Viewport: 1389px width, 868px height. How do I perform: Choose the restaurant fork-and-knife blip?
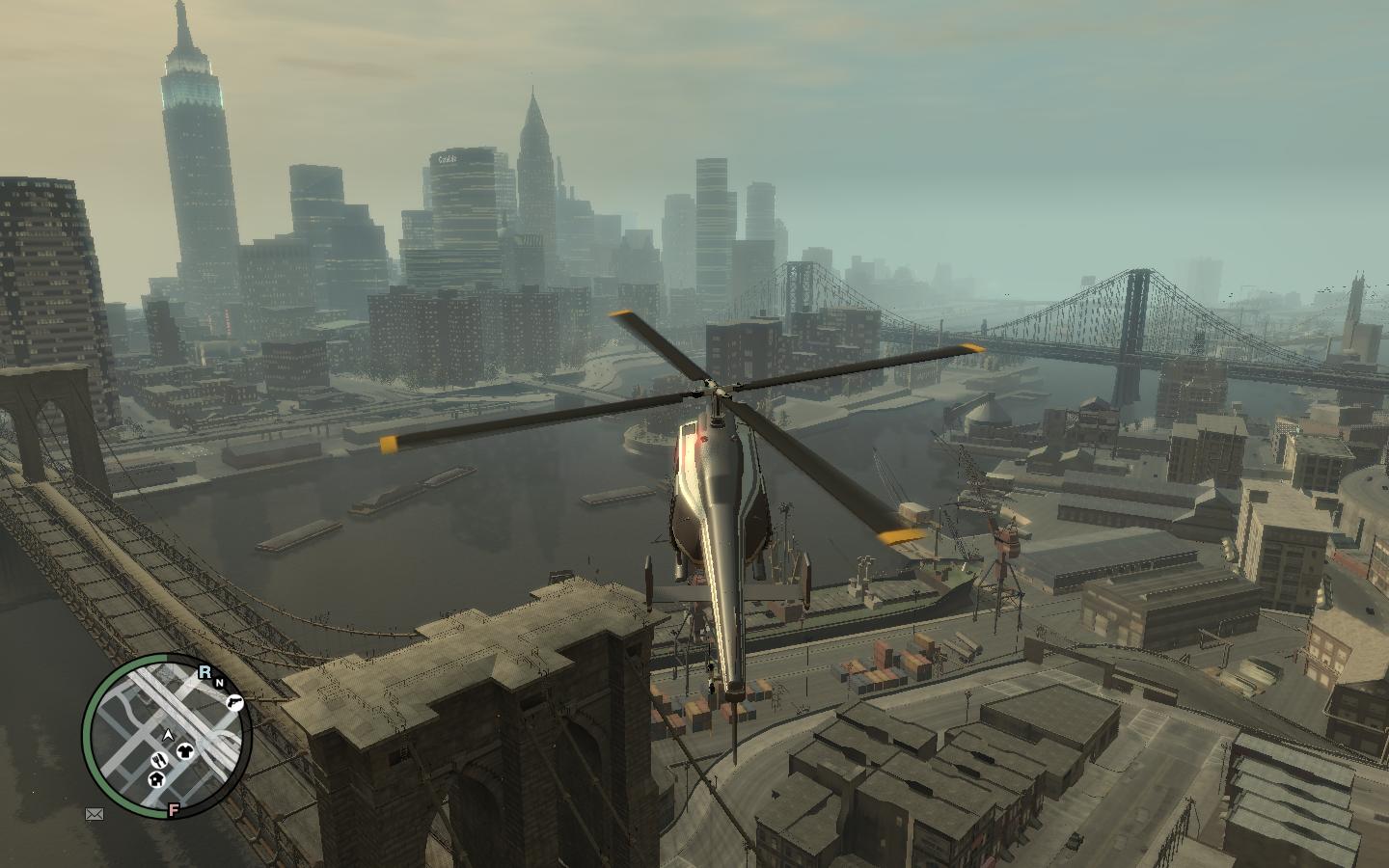pyautogui.click(x=159, y=761)
